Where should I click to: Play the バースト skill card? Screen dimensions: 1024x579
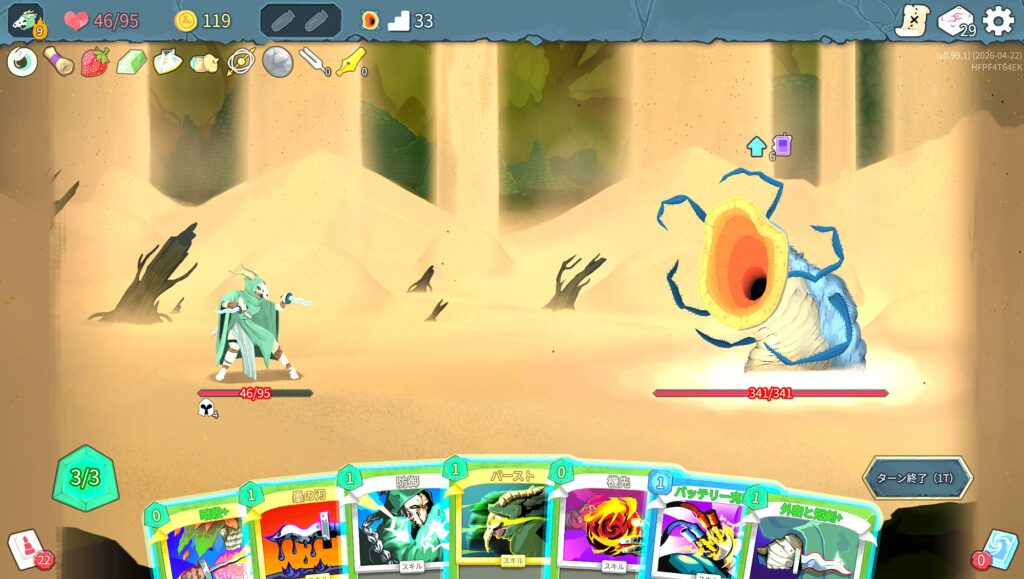click(x=503, y=520)
